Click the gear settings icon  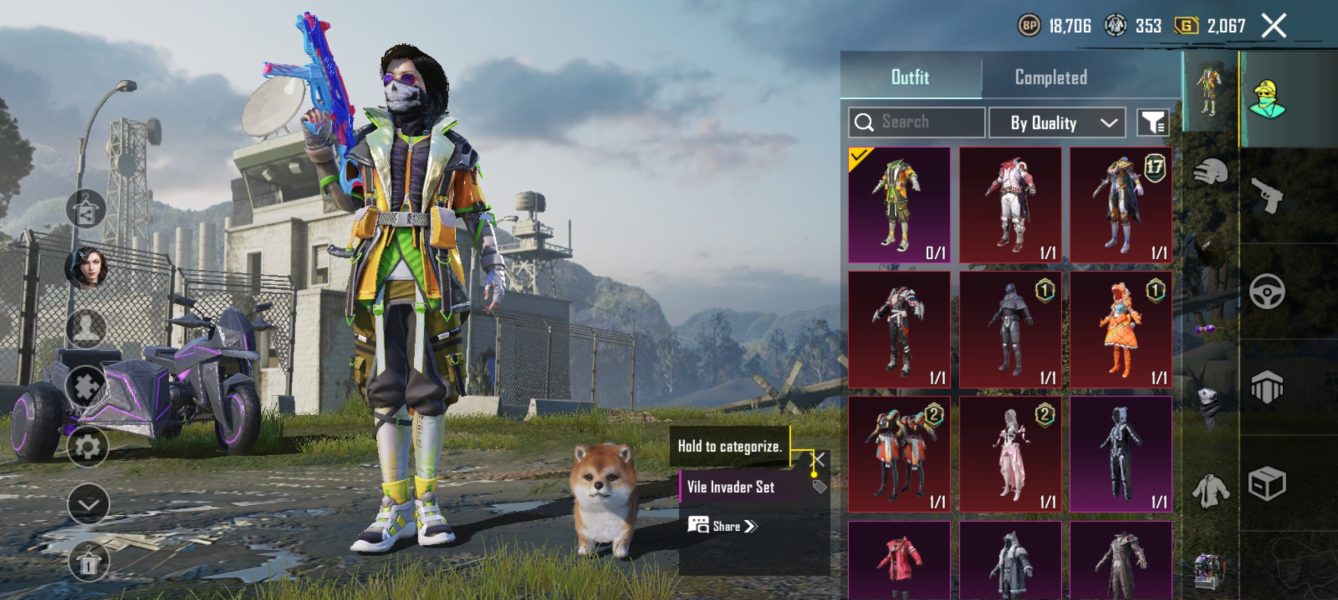point(88,446)
